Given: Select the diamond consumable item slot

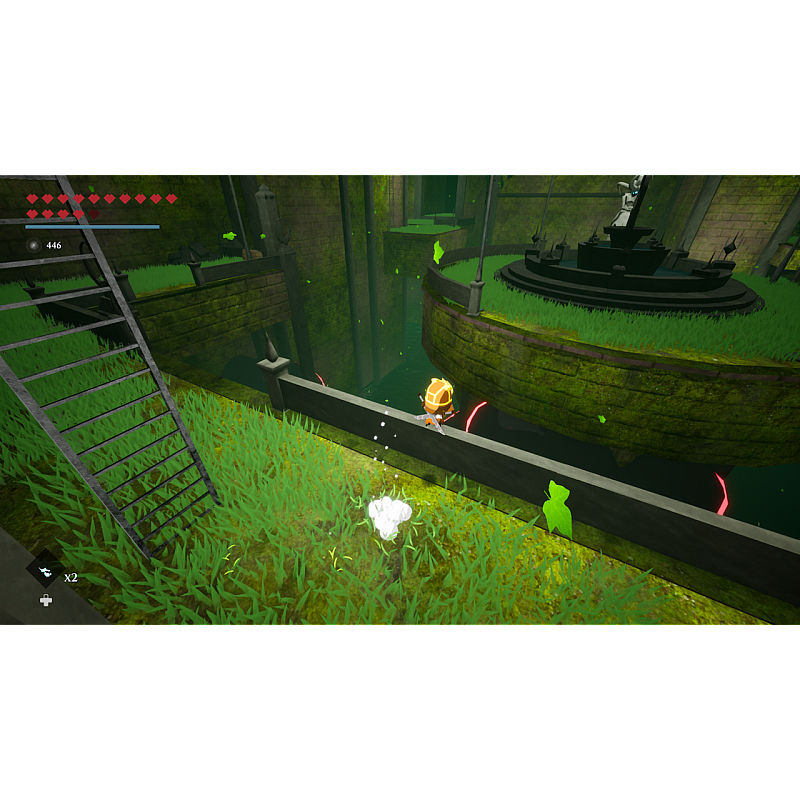Looking at the screenshot, I should [x=45, y=572].
